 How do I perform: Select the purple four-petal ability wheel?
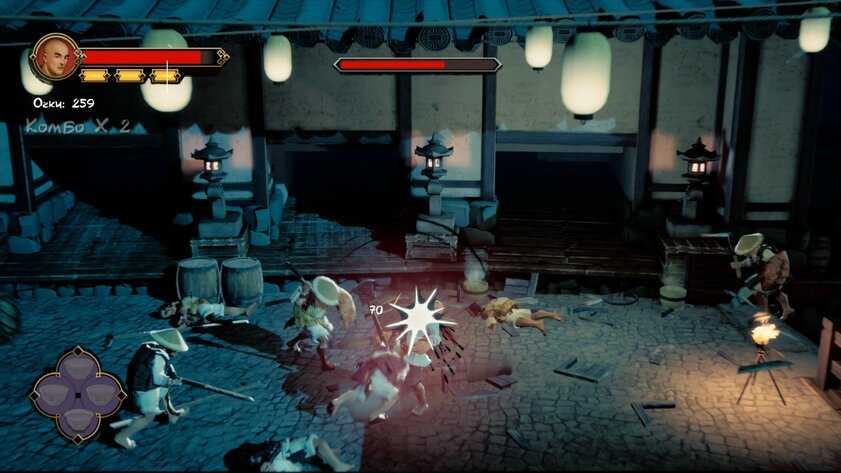[76, 393]
